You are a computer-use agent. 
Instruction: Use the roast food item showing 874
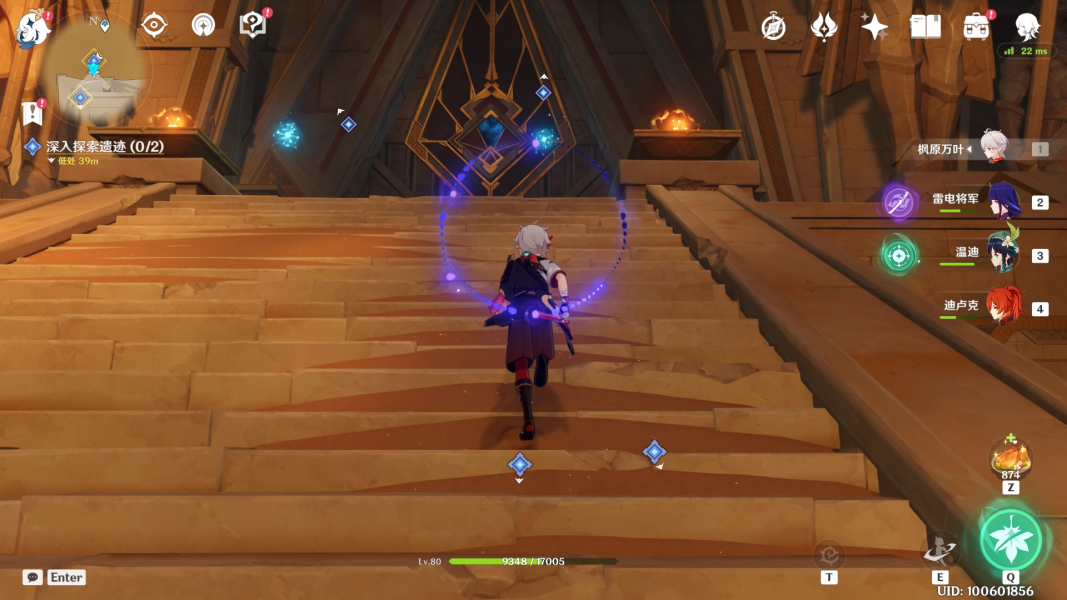(1010, 460)
